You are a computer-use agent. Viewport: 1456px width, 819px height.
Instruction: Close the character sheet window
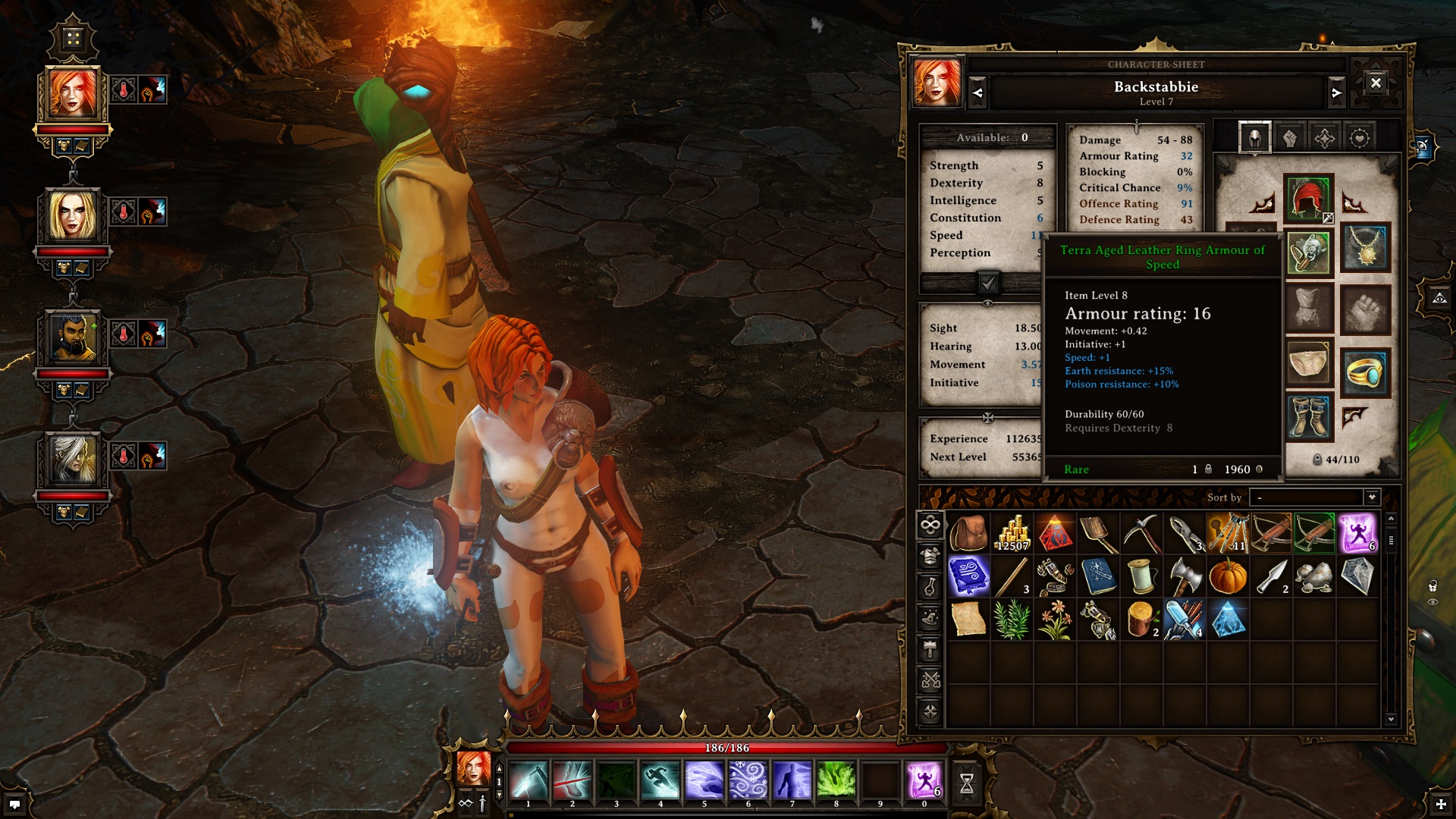pyautogui.click(x=1376, y=83)
